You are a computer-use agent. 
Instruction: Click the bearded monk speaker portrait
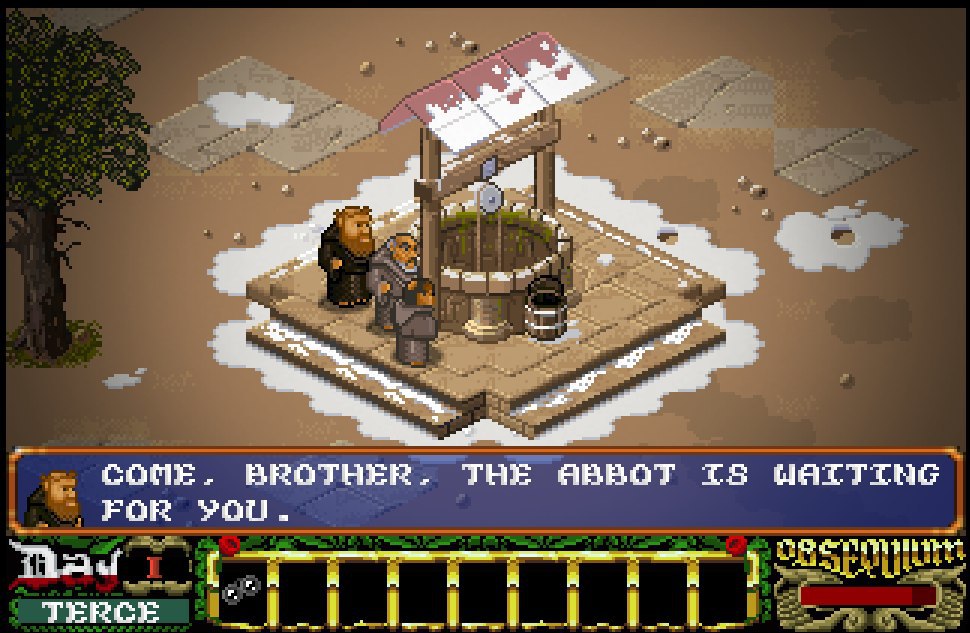[x=54, y=494]
